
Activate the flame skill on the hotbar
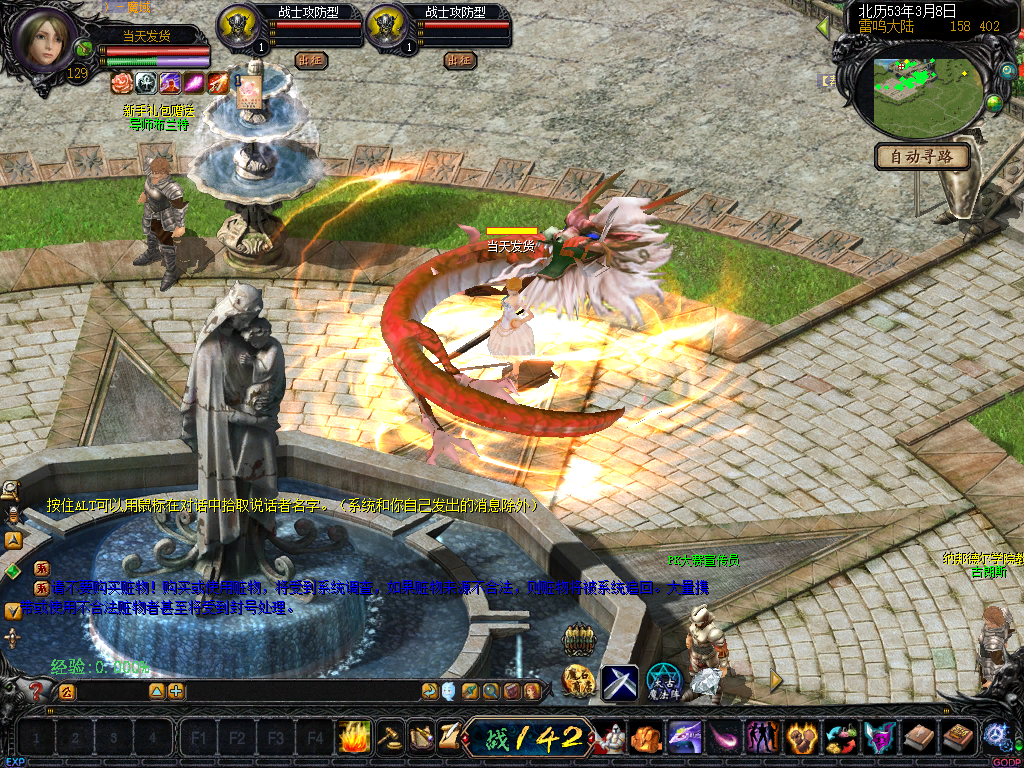pos(354,738)
